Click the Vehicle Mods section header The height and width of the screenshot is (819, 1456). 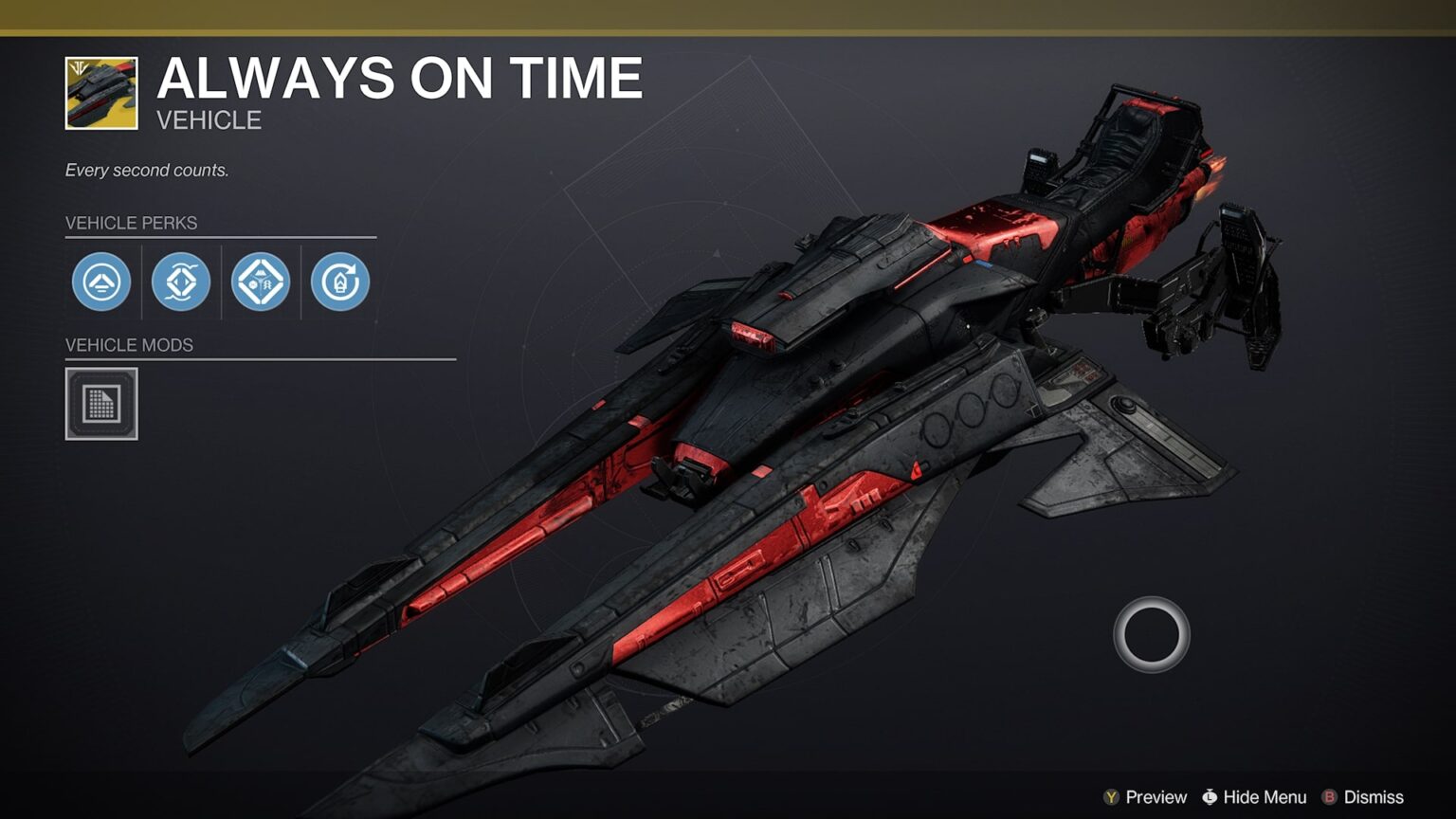point(130,346)
